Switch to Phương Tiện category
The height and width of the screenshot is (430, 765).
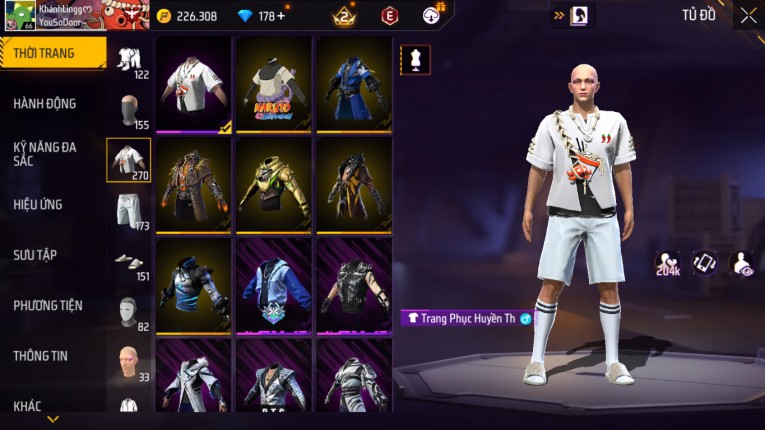tap(48, 306)
